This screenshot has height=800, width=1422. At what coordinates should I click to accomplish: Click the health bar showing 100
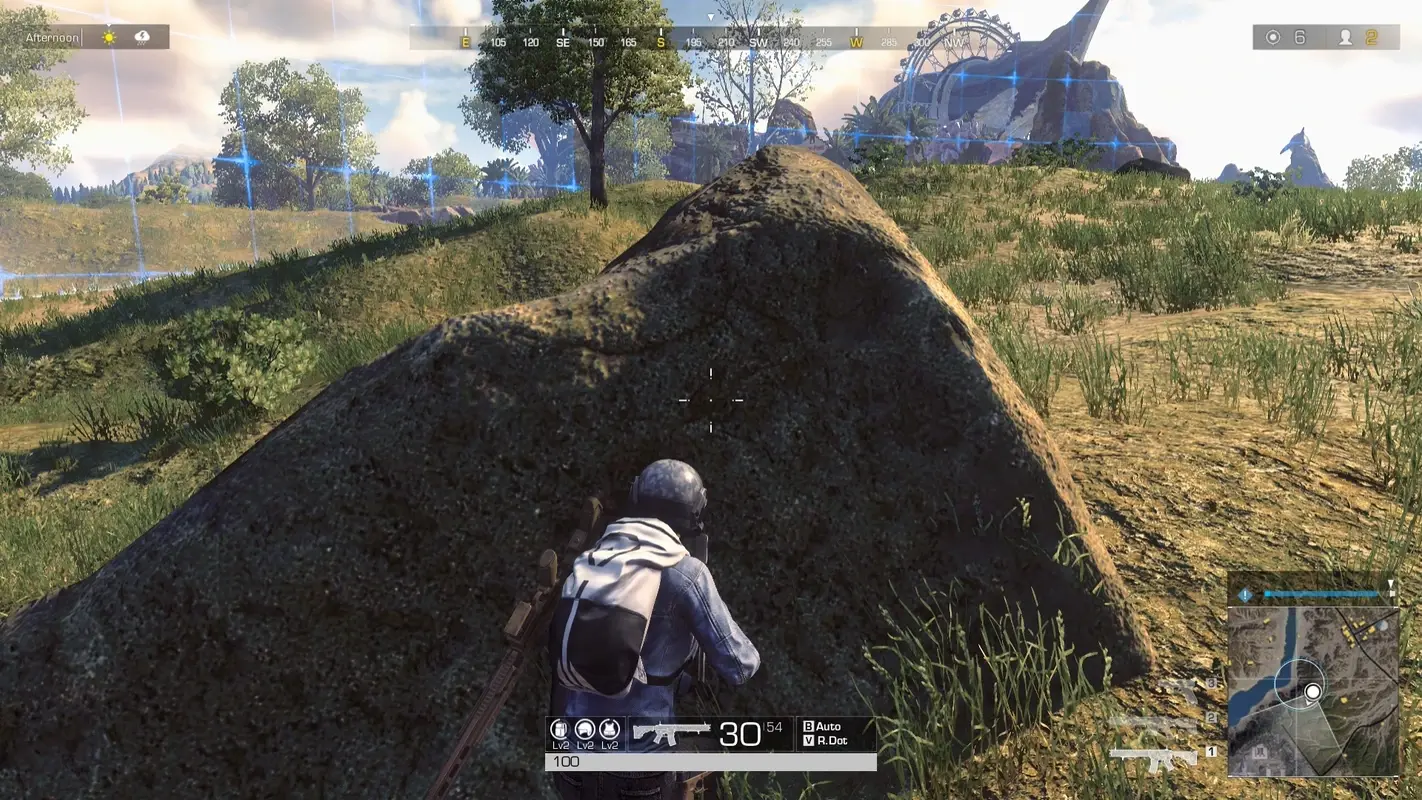click(567, 760)
